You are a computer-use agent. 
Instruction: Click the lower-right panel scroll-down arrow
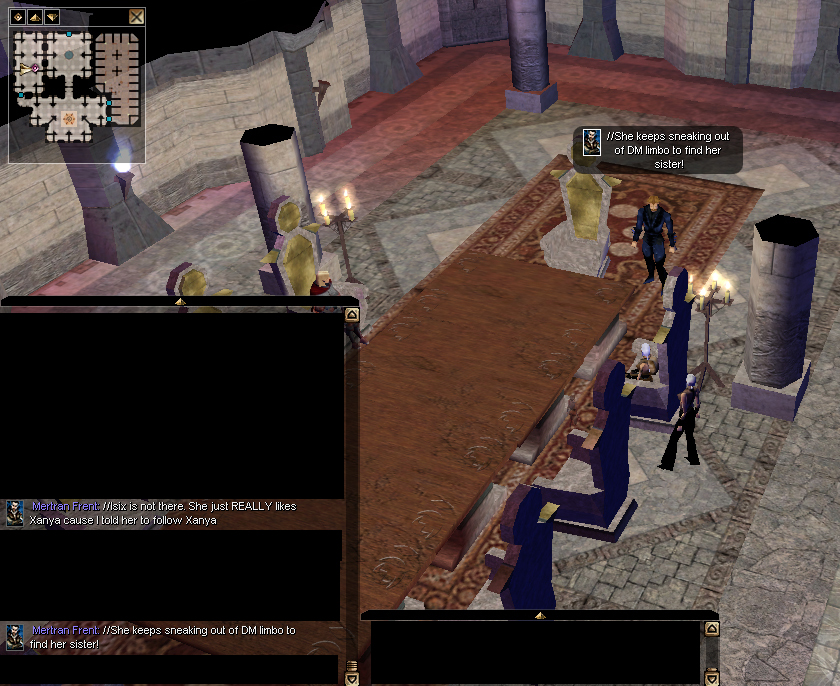coord(711,678)
